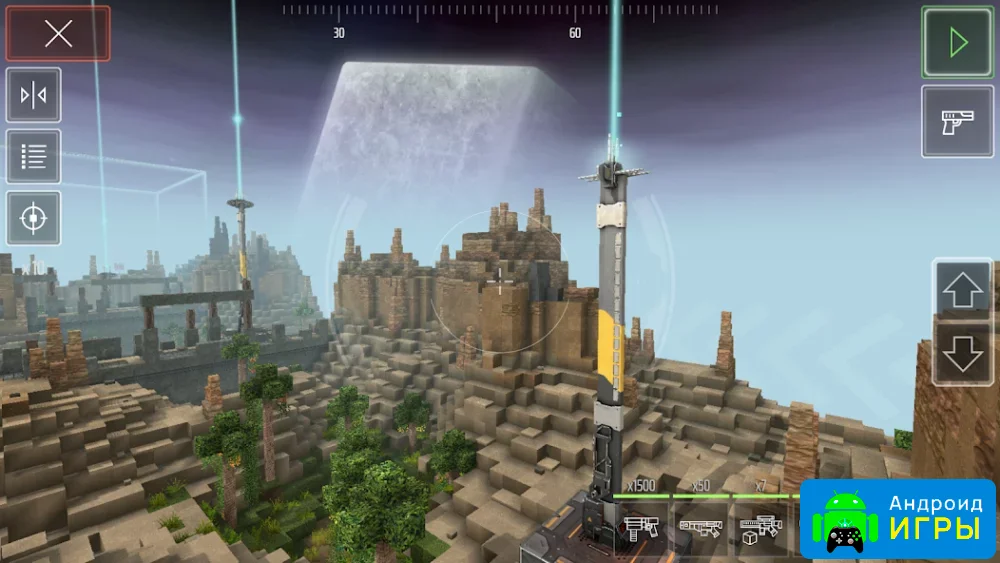Start play mode with the green arrow

pos(957,42)
